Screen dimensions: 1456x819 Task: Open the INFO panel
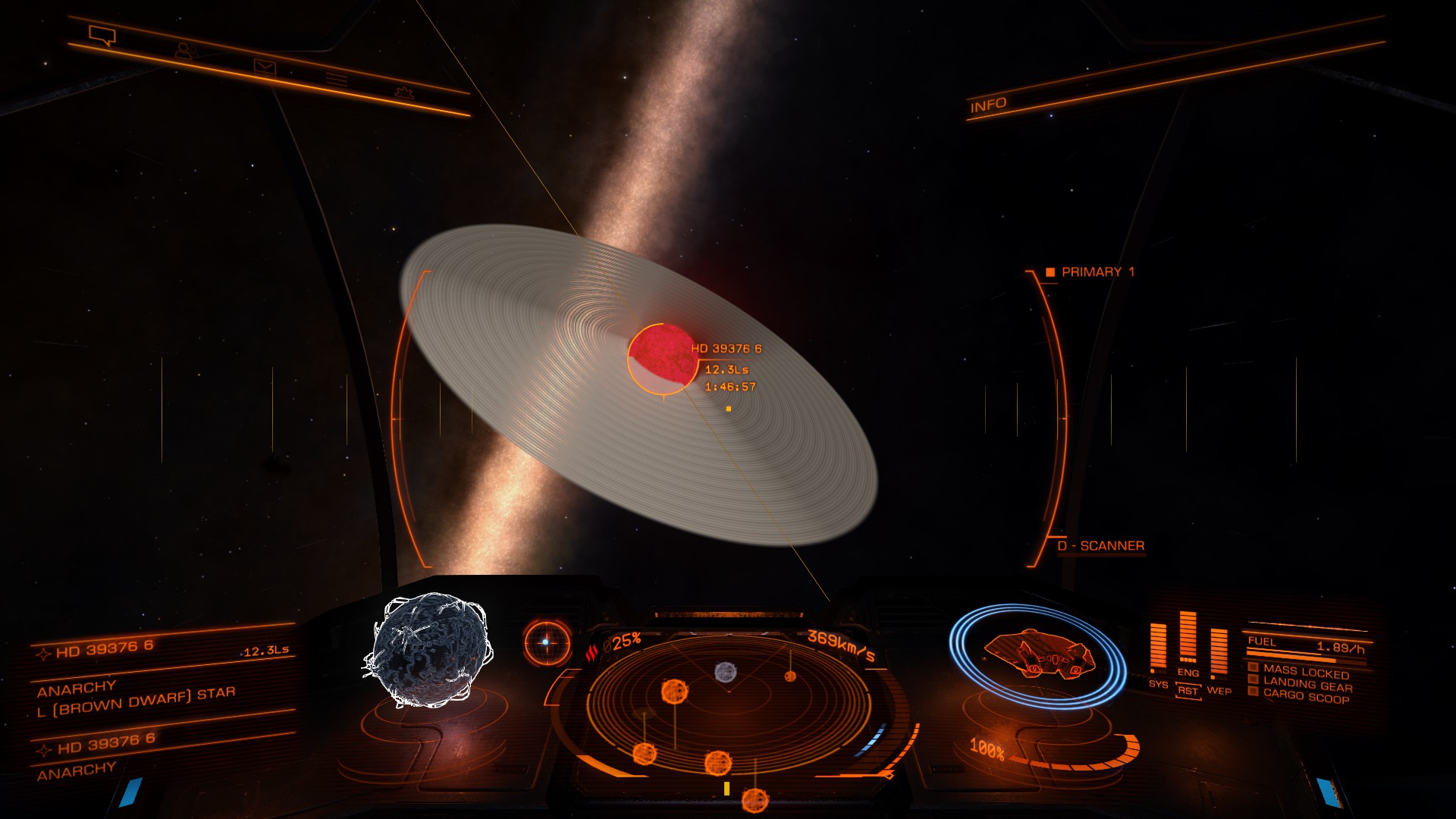[988, 105]
